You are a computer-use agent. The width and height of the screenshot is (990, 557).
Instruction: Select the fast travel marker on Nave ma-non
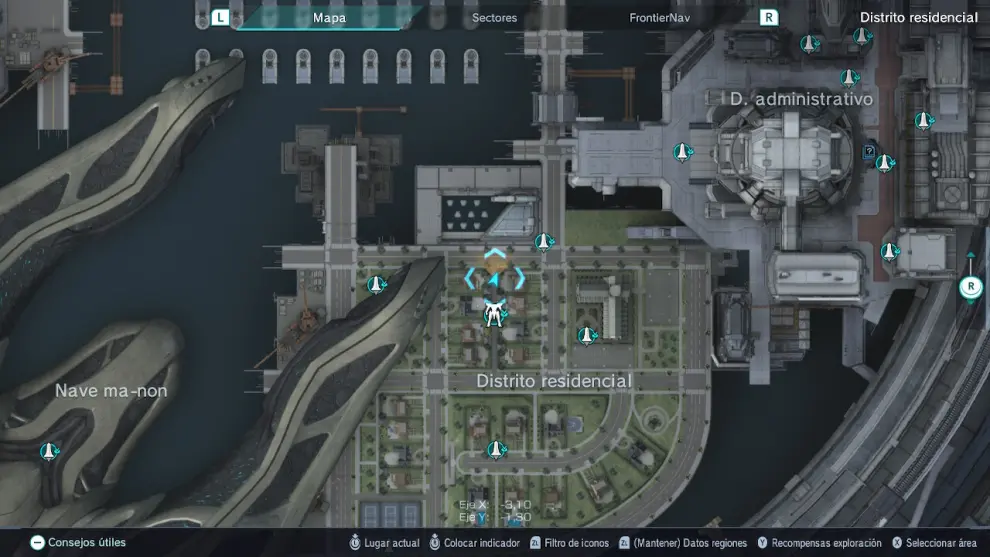click(47, 452)
